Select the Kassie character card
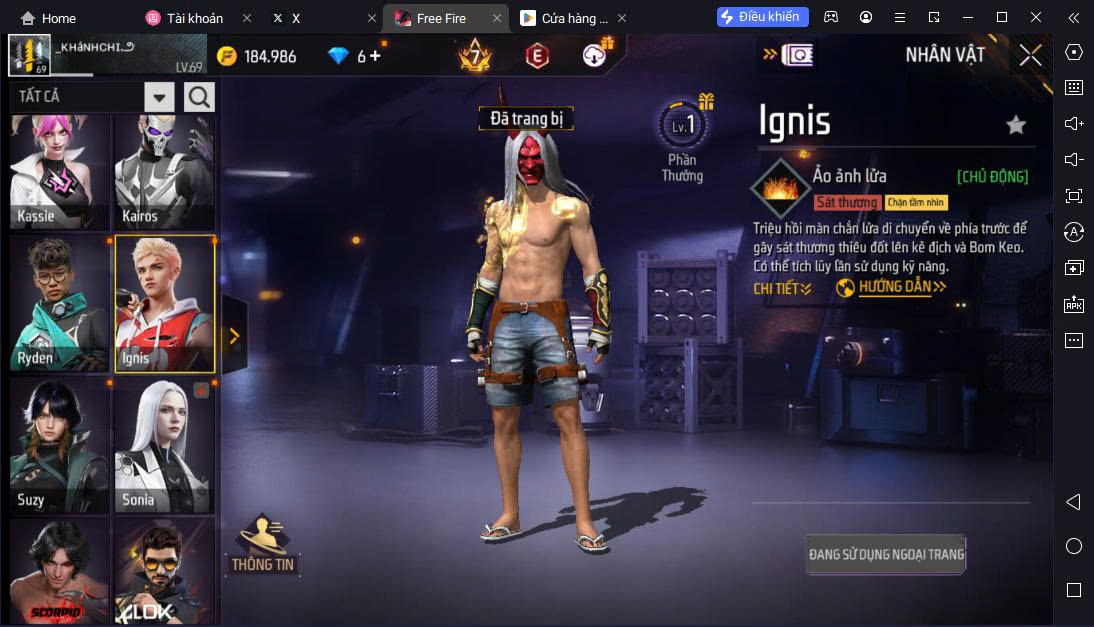Viewport: 1094px width, 627px height. pyautogui.click(x=59, y=171)
